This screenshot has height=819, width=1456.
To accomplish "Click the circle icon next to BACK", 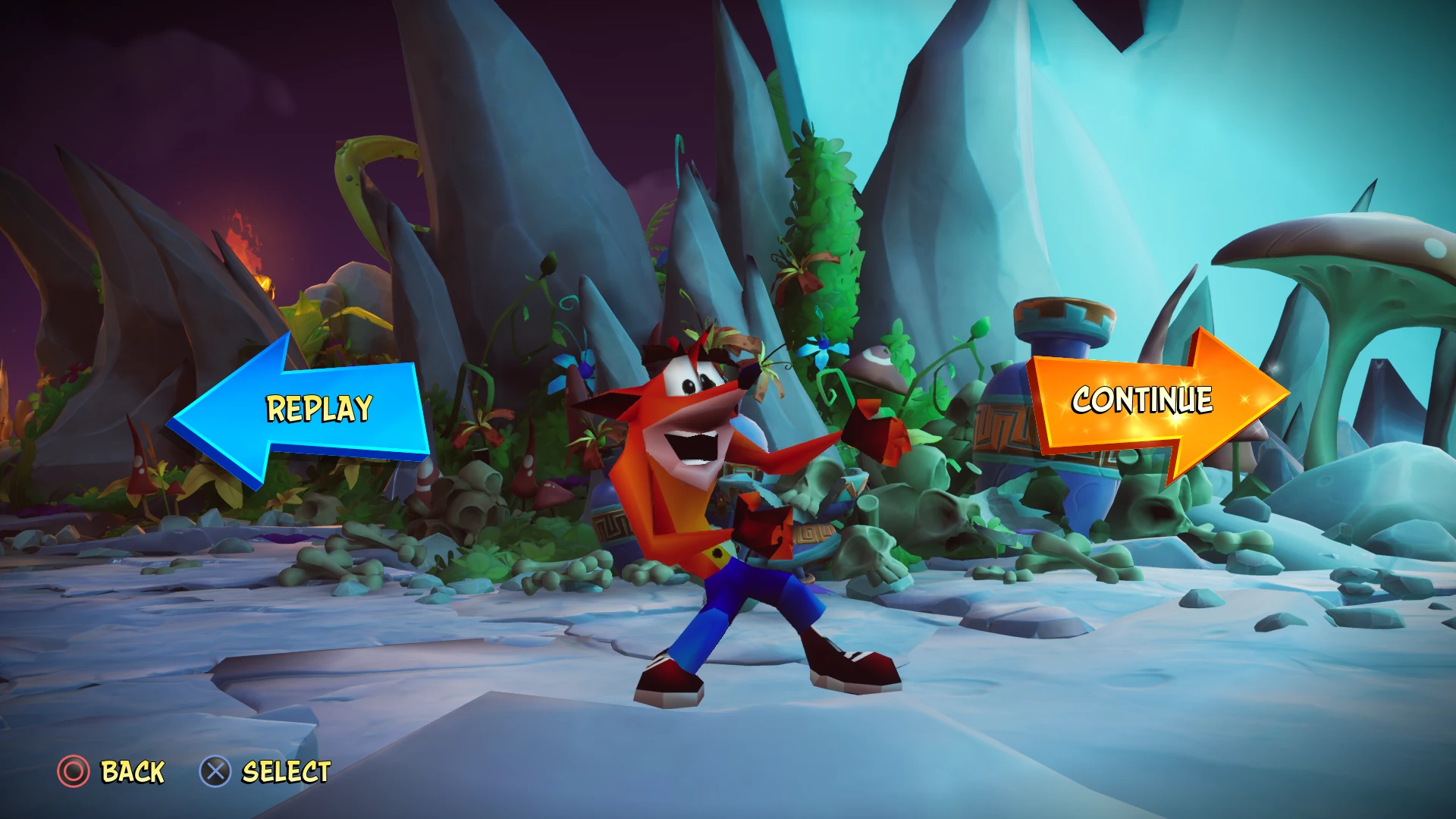I will click(x=73, y=771).
